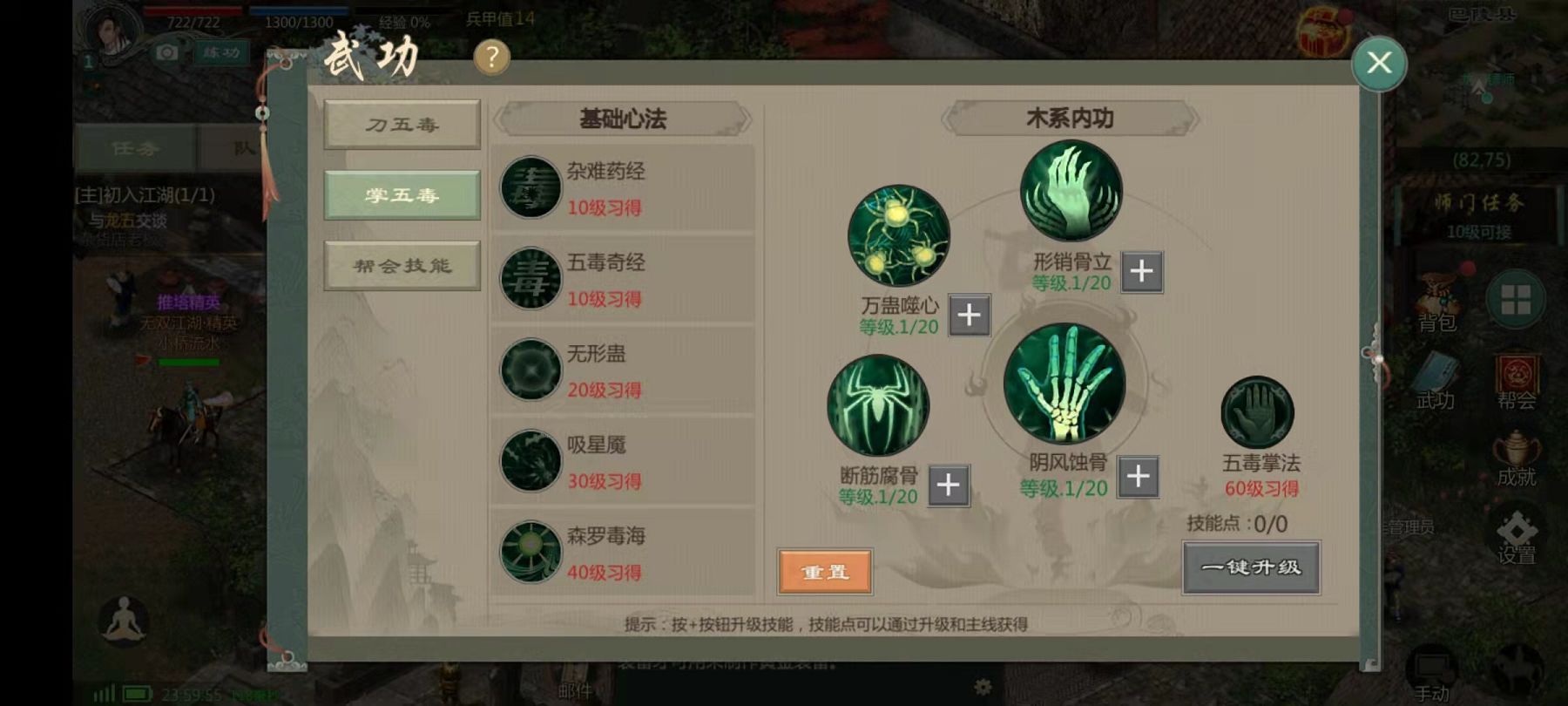Upgrade 万蛊噬心 with its plus button
1568x706 pixels.
point(969,316)
